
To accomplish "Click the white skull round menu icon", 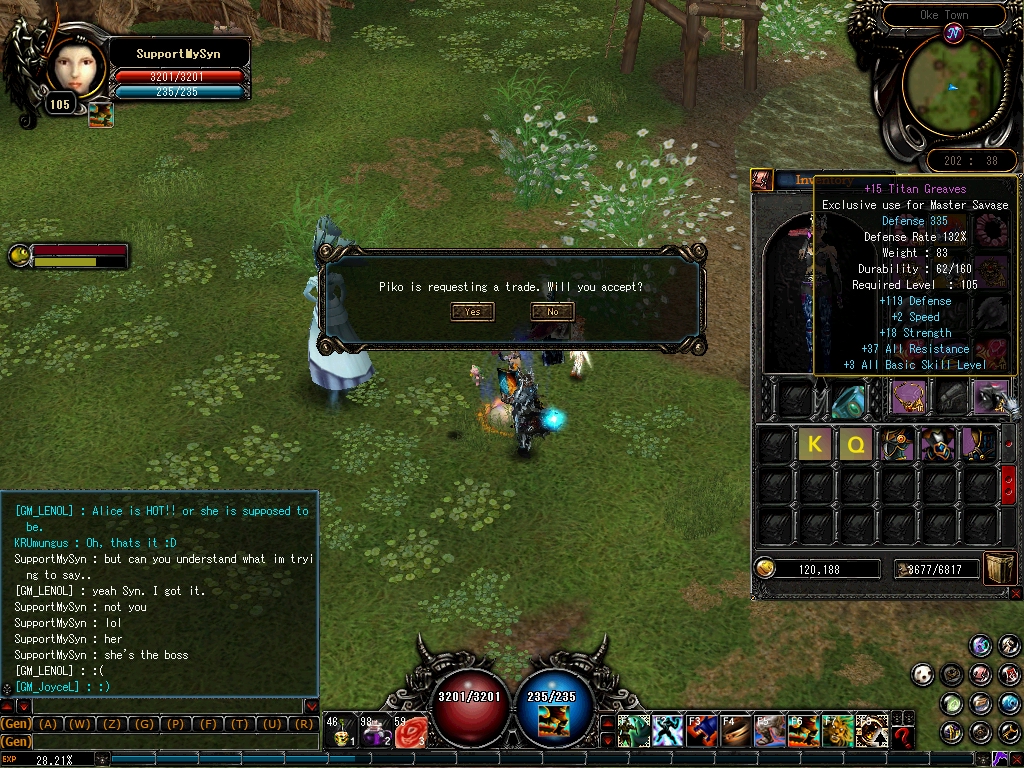I will pyautogui.click(x=922, y=675).
